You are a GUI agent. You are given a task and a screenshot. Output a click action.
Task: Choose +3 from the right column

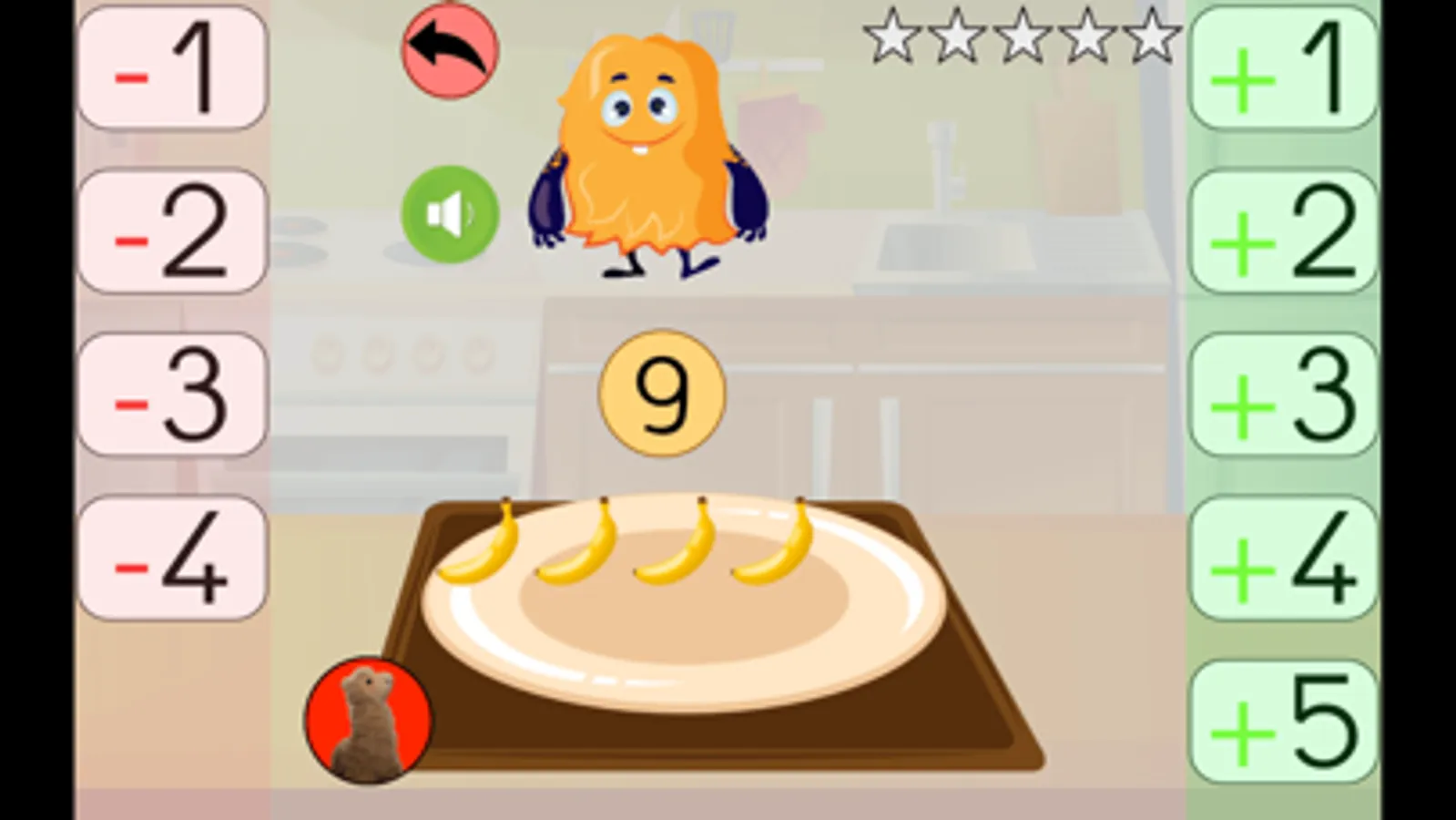pyautogui.click(x=1283, y=394)
